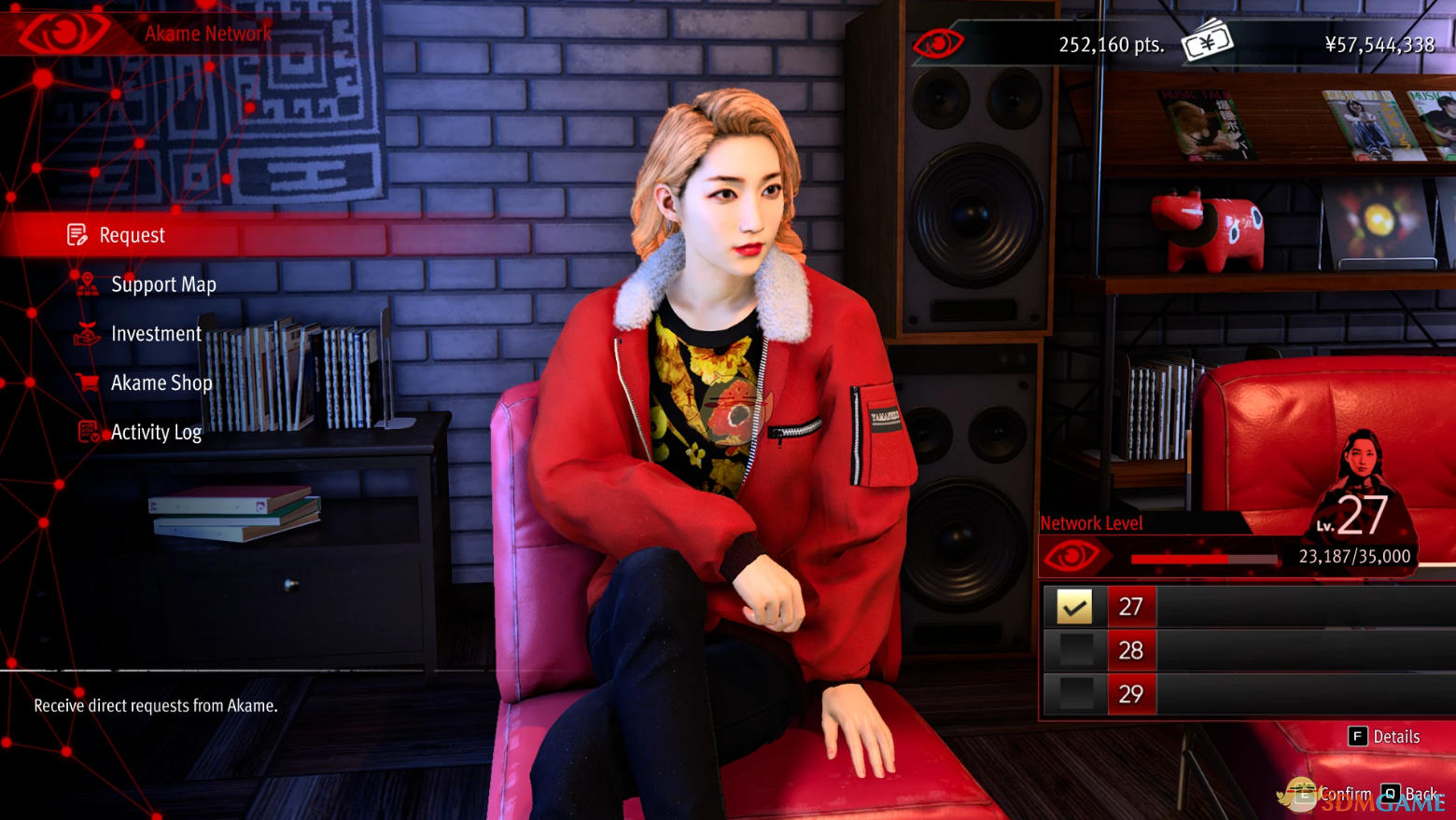Click the Activity Log clipboard icon
This screenshot has height=820, width=1456.
tap(86, 432)
